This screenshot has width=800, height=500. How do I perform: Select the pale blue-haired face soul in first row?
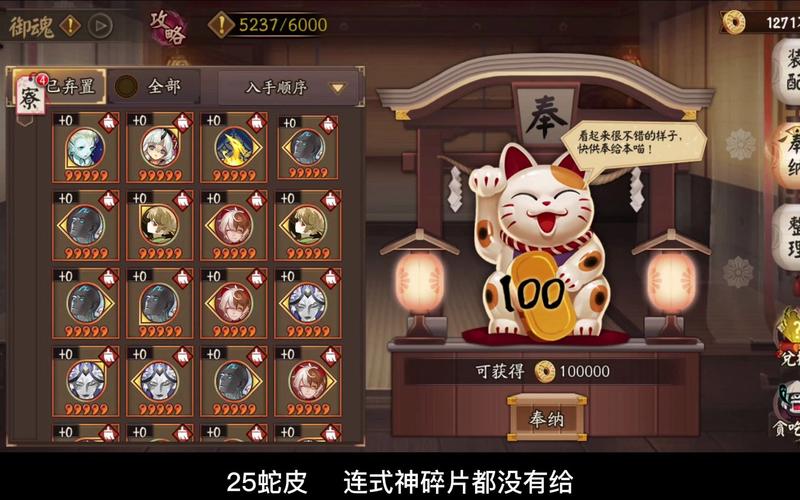tap(85, 147)
